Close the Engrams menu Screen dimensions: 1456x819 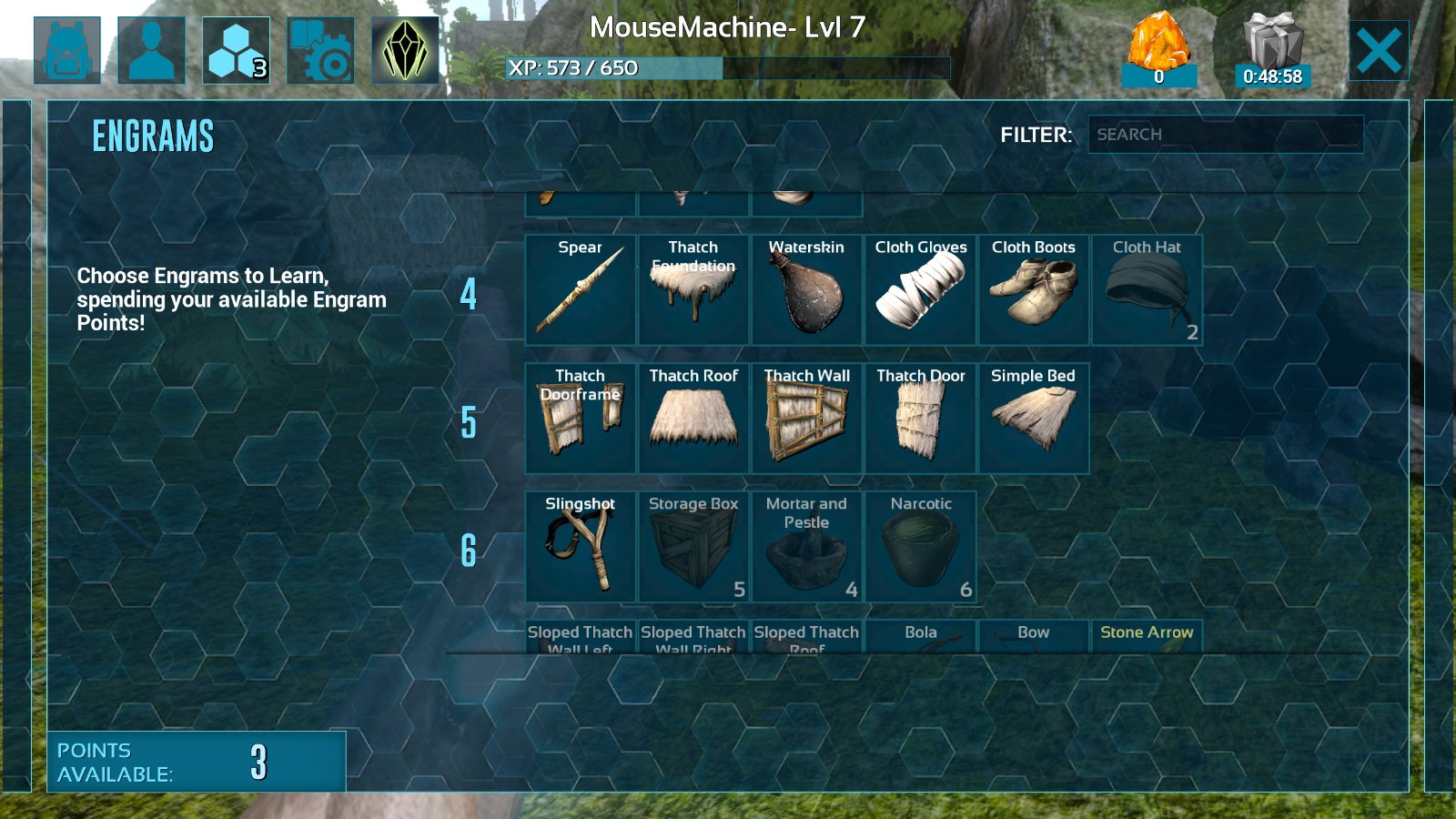1379,51
